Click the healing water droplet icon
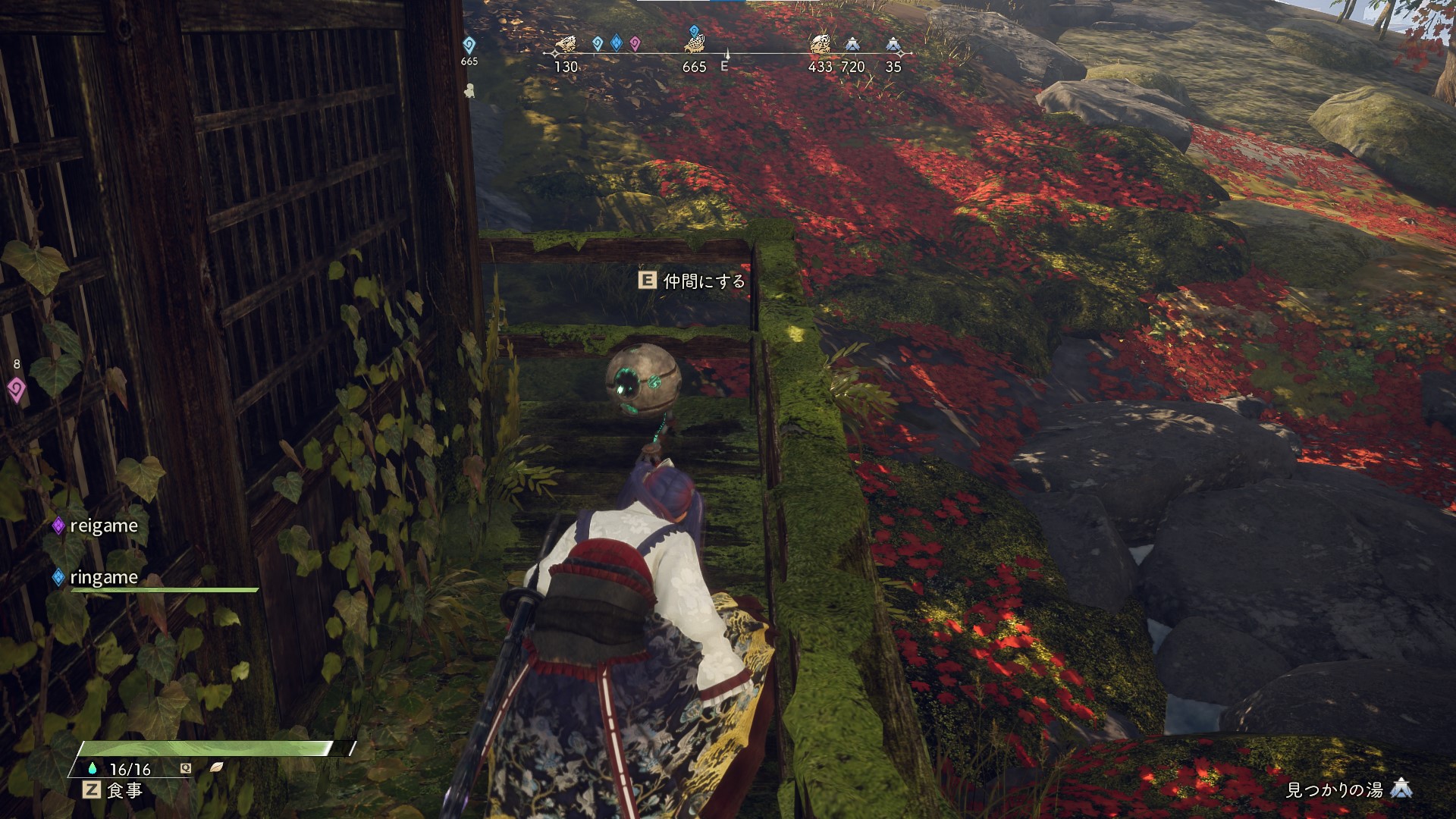Image resolution: width=1456 pixels, height=819 pixels. (x=93, y=768)
